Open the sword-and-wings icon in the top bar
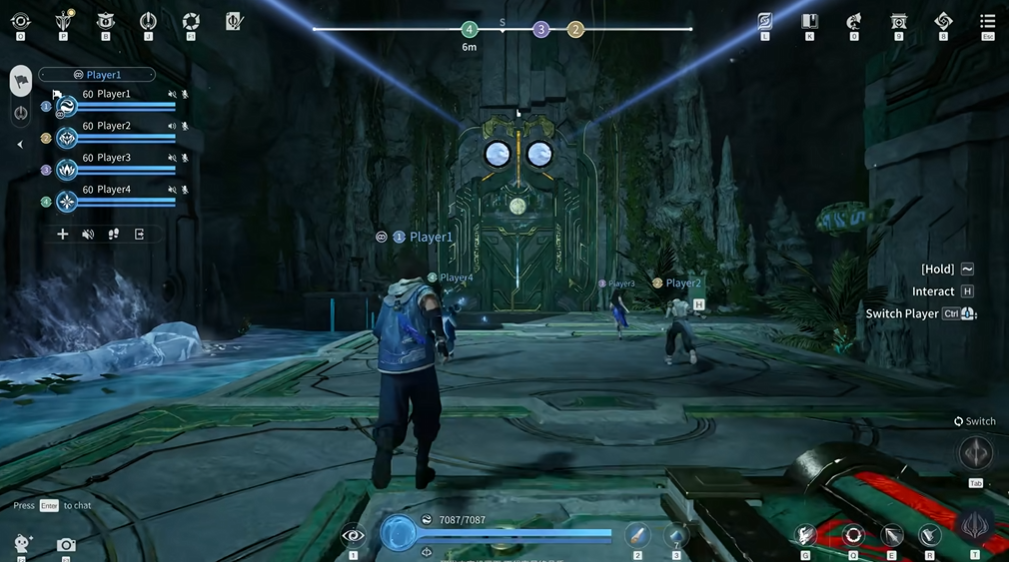The height and width of the screenshot is (562, 1009). (64, 20)
